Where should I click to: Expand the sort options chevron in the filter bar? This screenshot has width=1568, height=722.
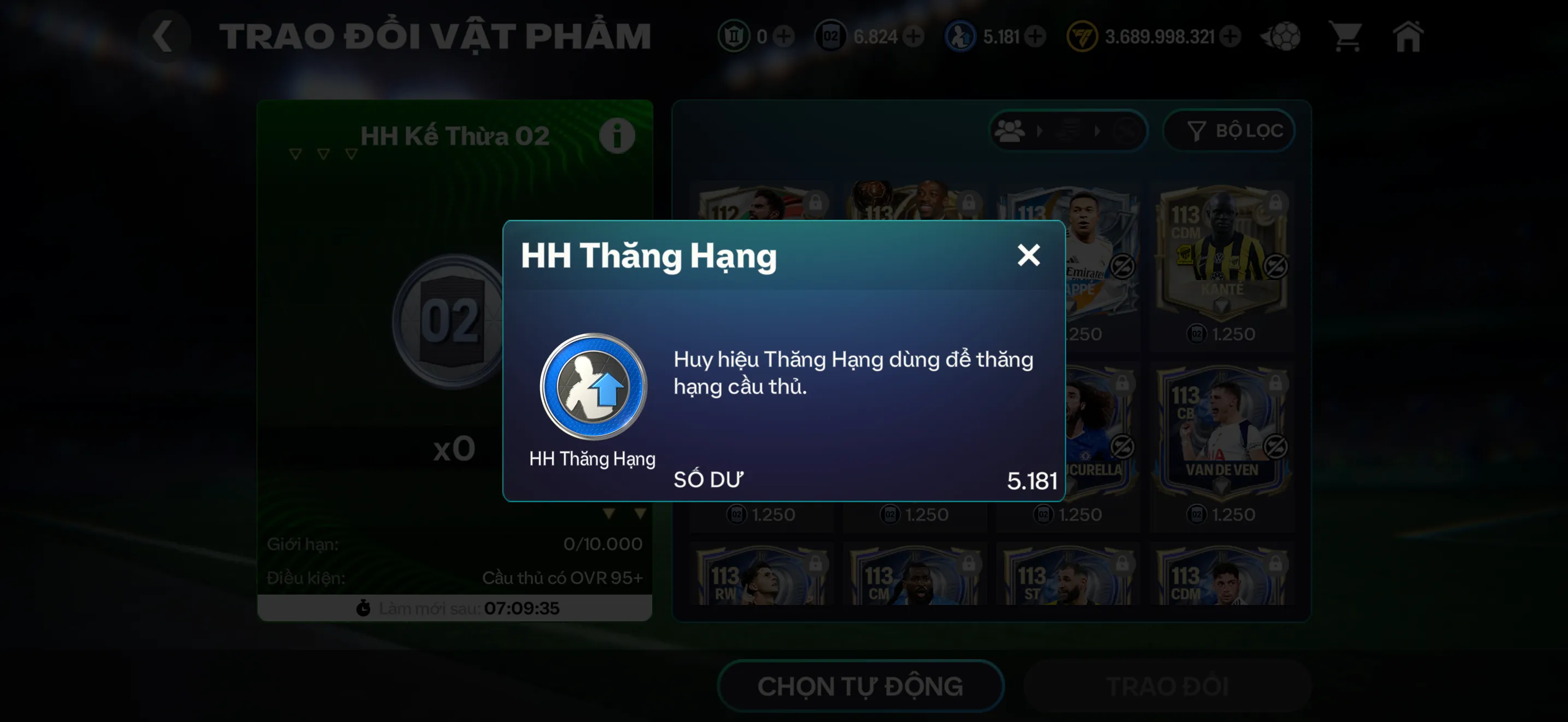(1041, 130)
